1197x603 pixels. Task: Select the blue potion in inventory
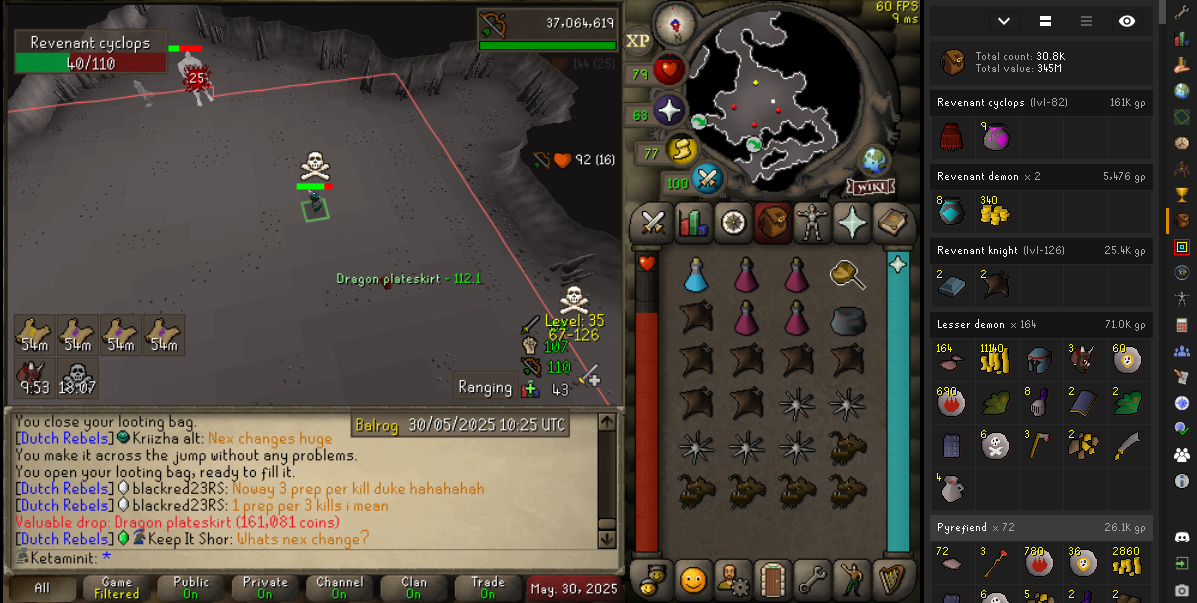[x=696, y=275]
